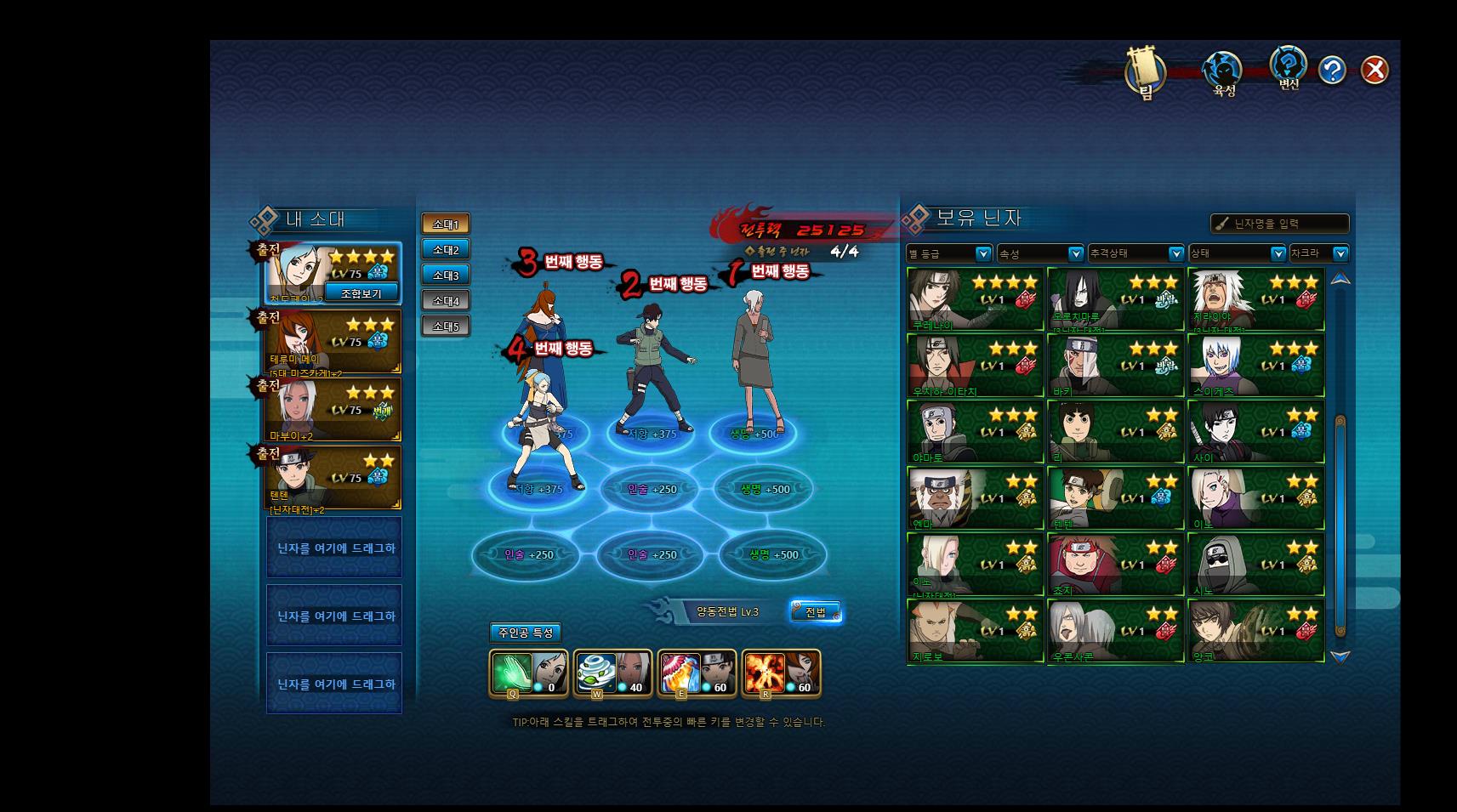
Task: Open the 육성 training tab
Action: tap(1222, 72)
